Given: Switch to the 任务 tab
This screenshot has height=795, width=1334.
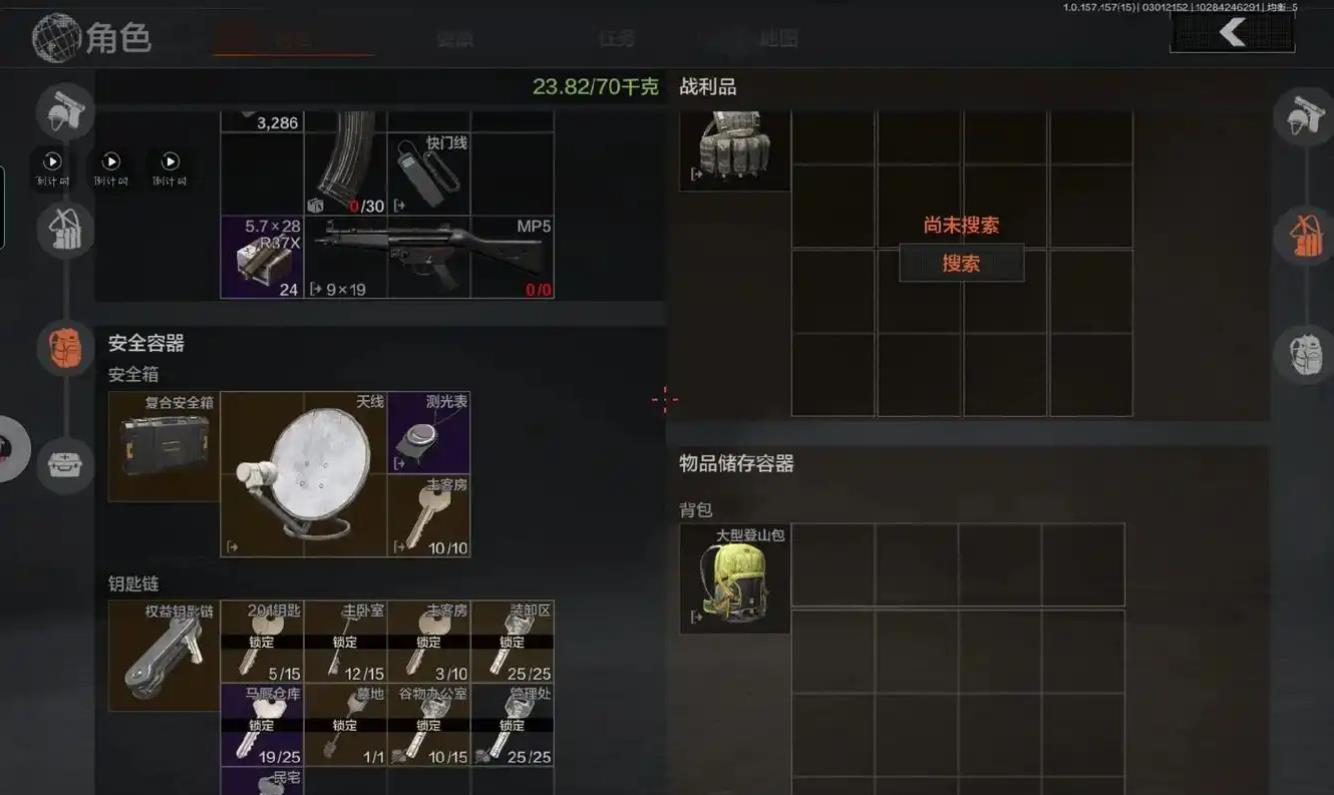Looking at the screenshot, I should [x=616, y=39].
